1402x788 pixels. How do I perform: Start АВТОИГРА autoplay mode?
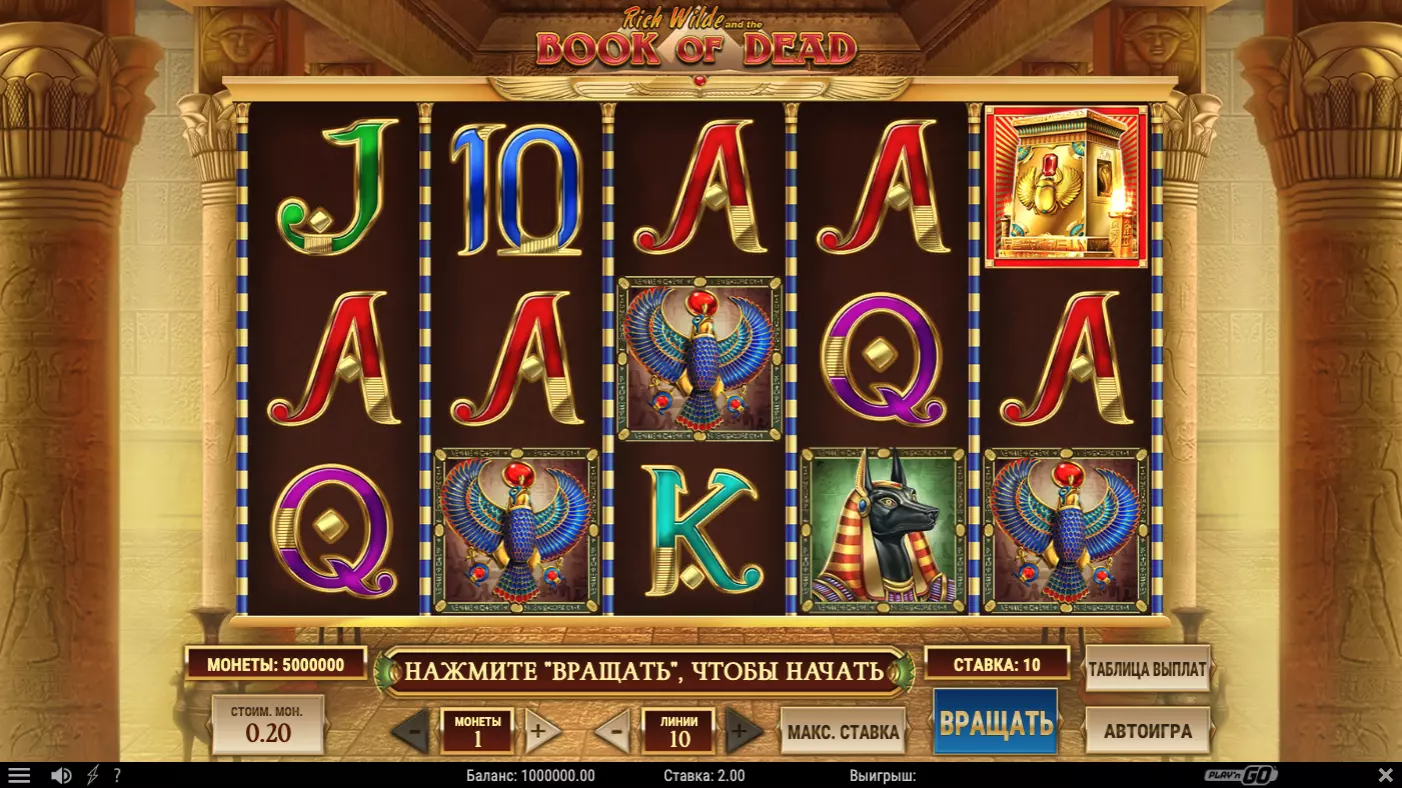point(1147,731)
